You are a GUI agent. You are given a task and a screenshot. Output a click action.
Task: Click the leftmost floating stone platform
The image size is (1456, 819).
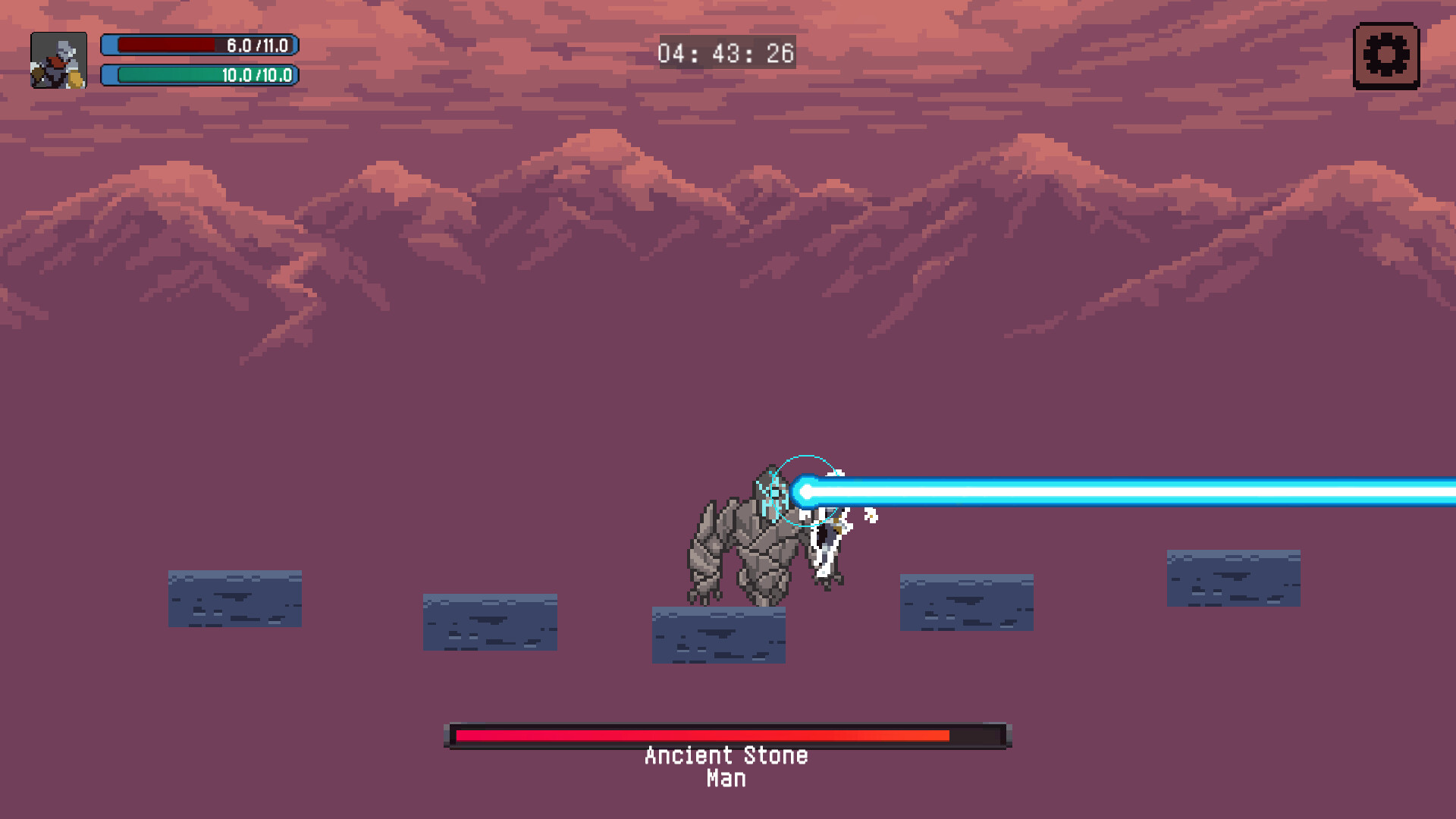click(x=234, y=598)
